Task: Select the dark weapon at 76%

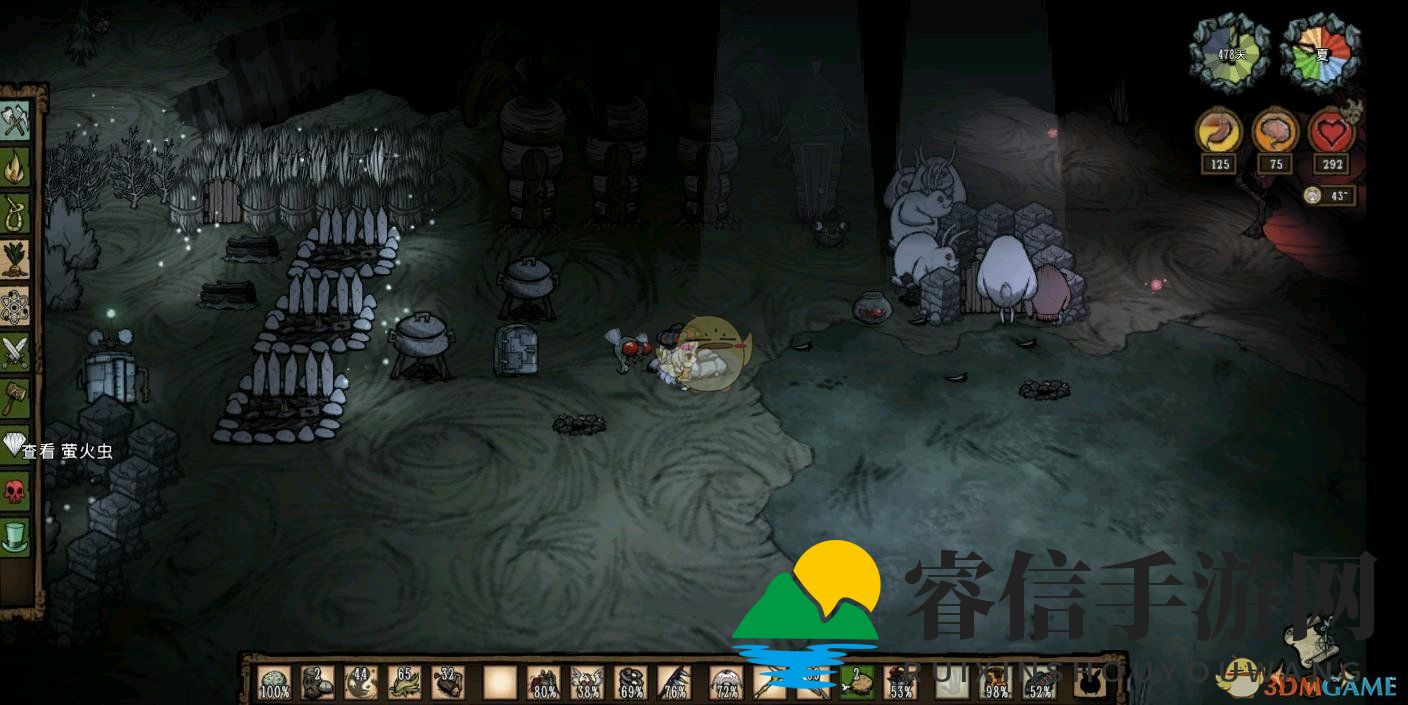Action: (673, 681)
